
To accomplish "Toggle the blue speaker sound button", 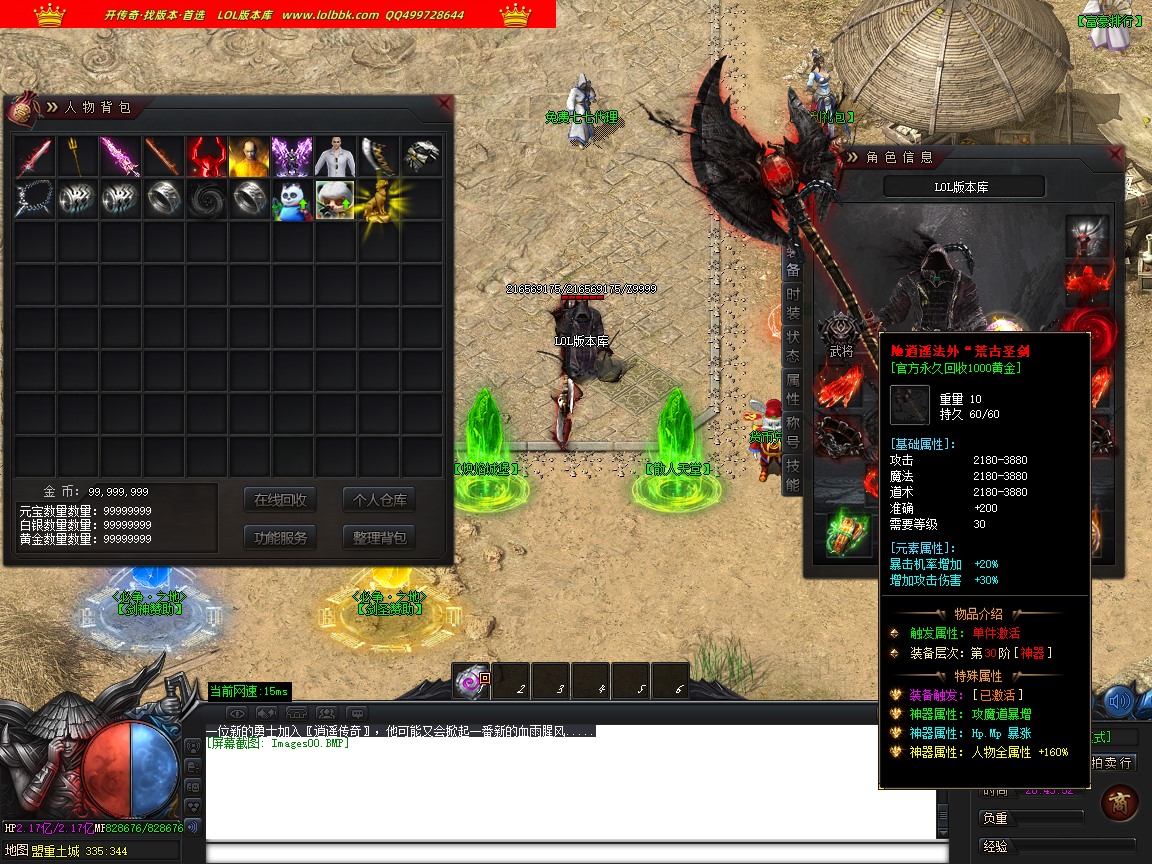I will pyautogui.click(x=1118, y=703).
